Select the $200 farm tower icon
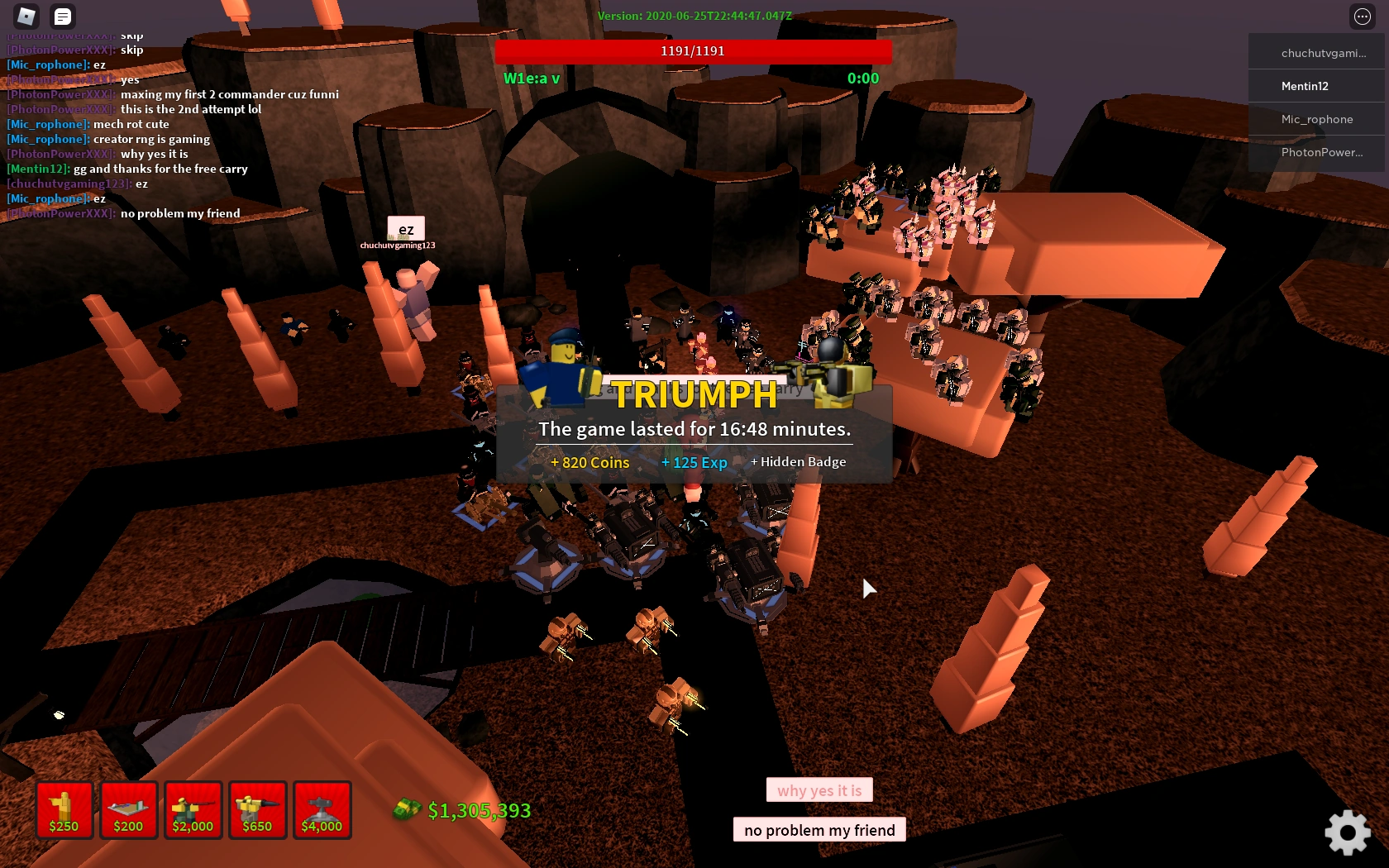The image size is (1389, 868). 128,810
